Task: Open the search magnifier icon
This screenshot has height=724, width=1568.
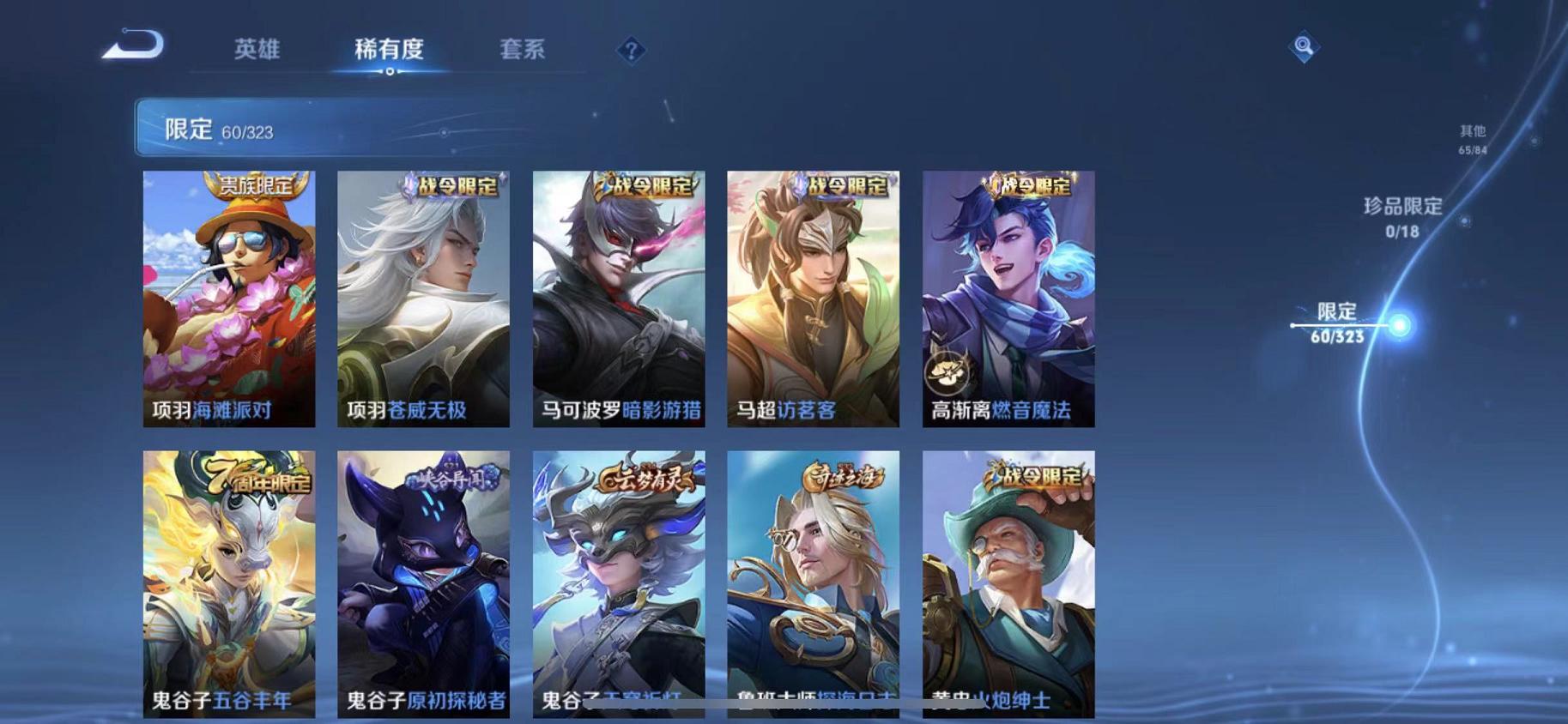Action: click(x=1304, y=47)
